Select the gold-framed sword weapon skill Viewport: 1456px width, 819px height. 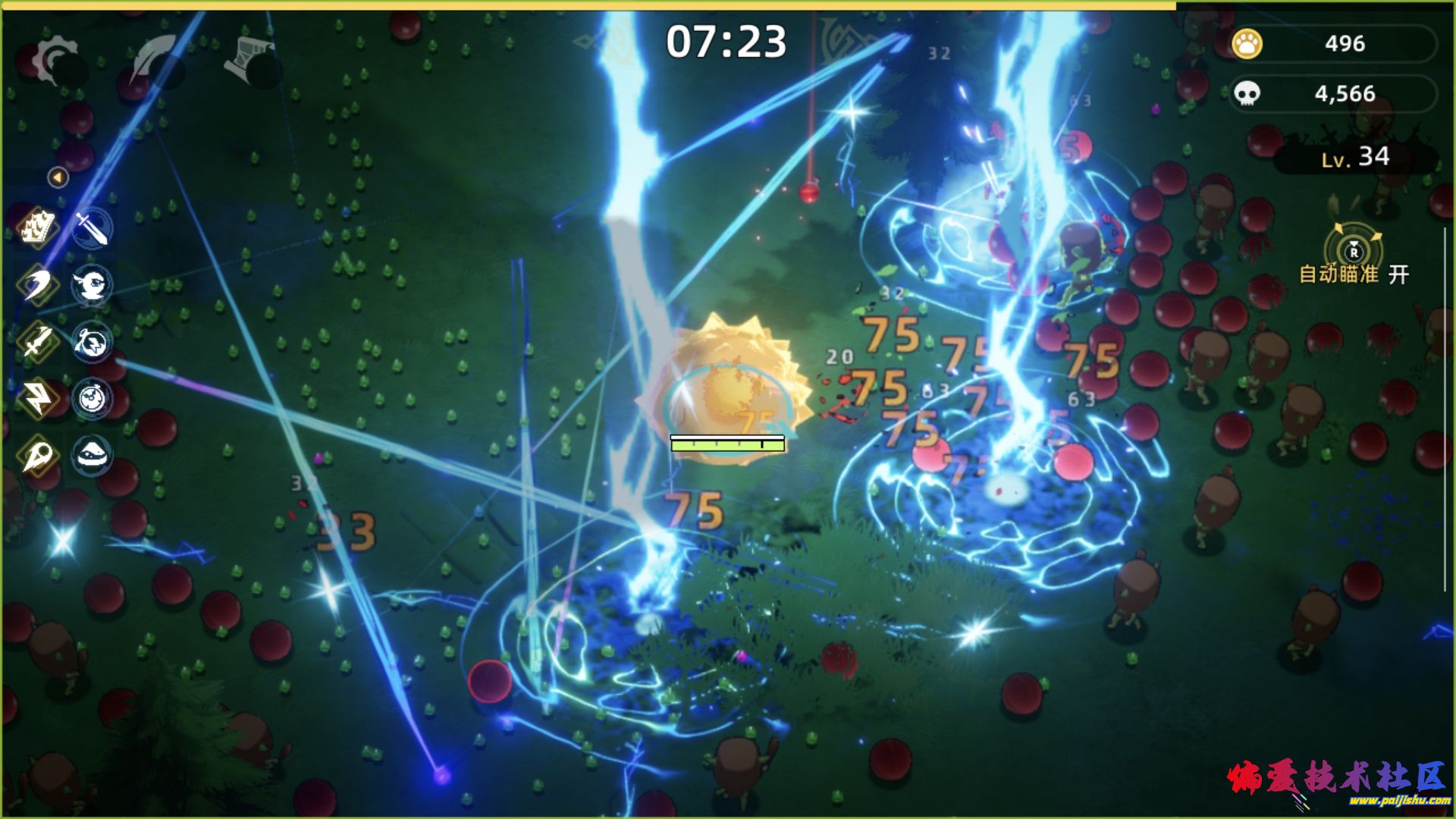click(x=37, y=342)
